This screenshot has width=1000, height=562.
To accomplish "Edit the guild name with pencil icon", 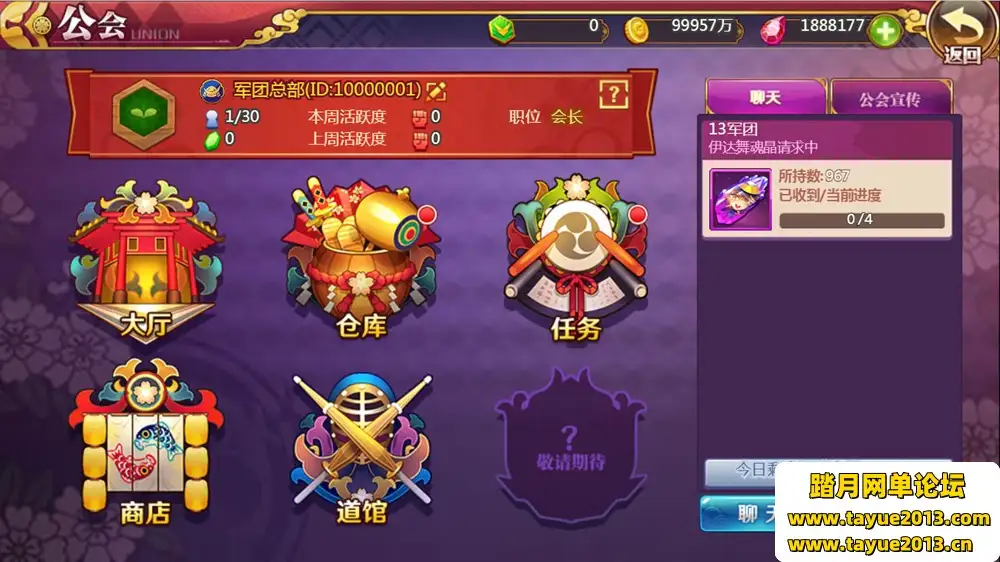I will [x=436, y=91].
